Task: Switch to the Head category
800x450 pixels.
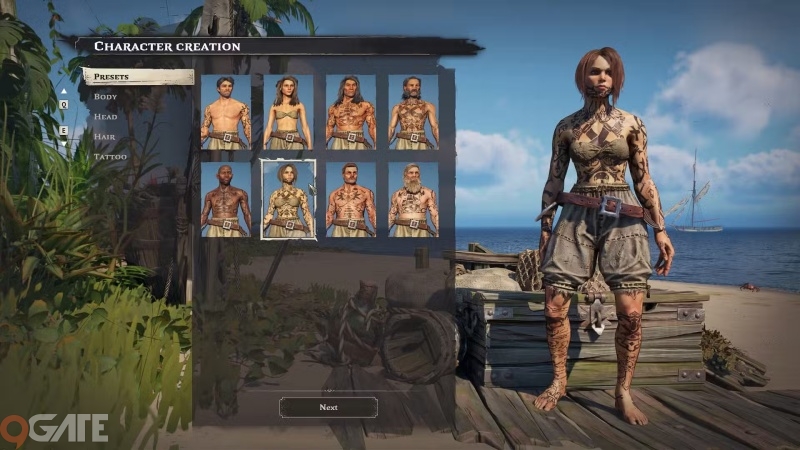Action: coord(106,116)
